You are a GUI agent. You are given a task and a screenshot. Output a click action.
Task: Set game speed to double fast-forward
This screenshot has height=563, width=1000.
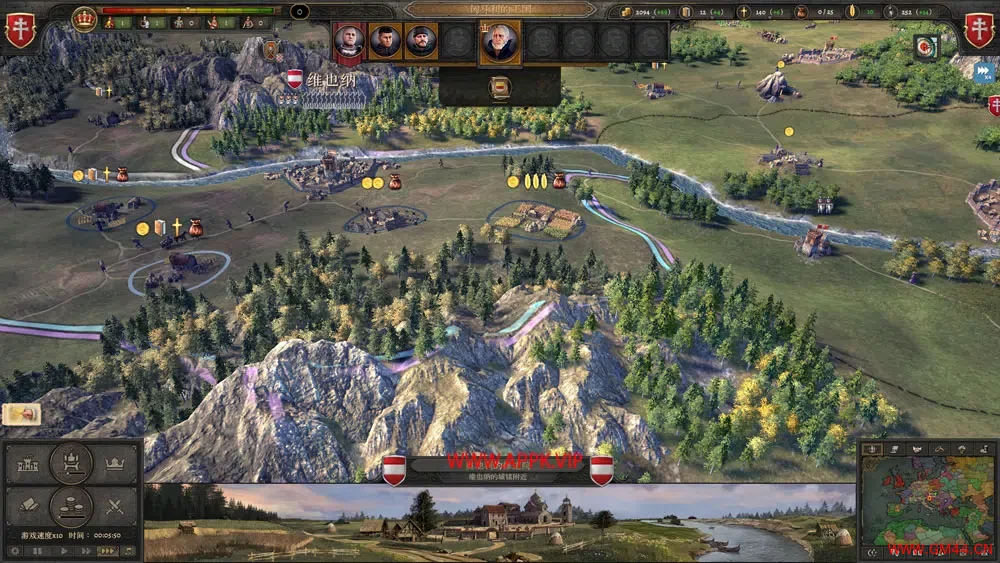pyautogui.click(x=88, y=550)
